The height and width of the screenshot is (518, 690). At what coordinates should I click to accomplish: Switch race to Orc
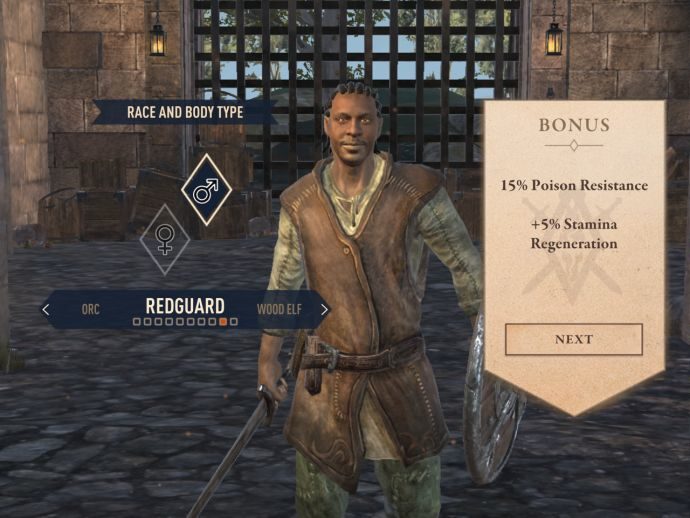91,310
